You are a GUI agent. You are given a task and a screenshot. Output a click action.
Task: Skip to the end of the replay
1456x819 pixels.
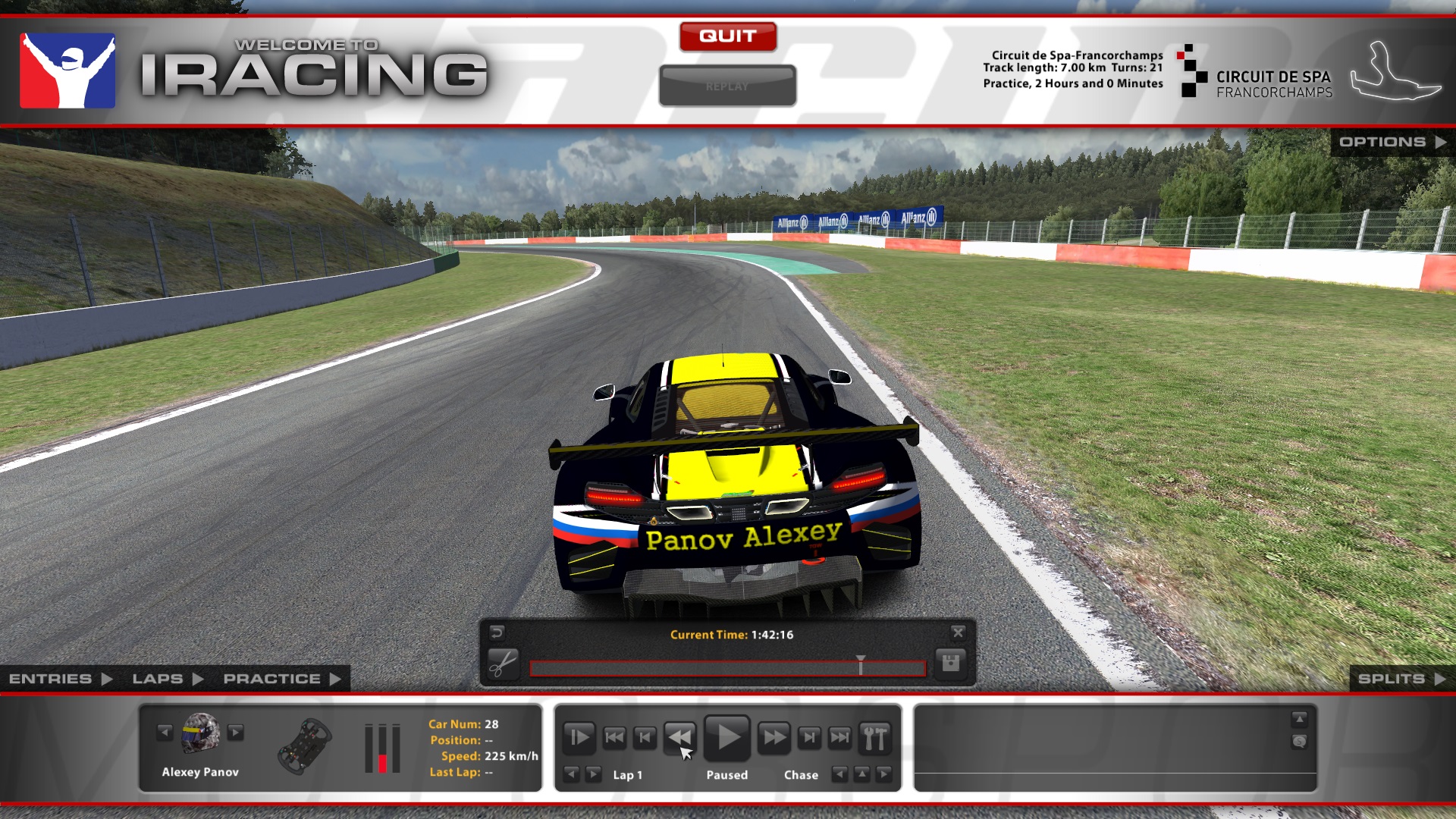[x=840, y=737]
